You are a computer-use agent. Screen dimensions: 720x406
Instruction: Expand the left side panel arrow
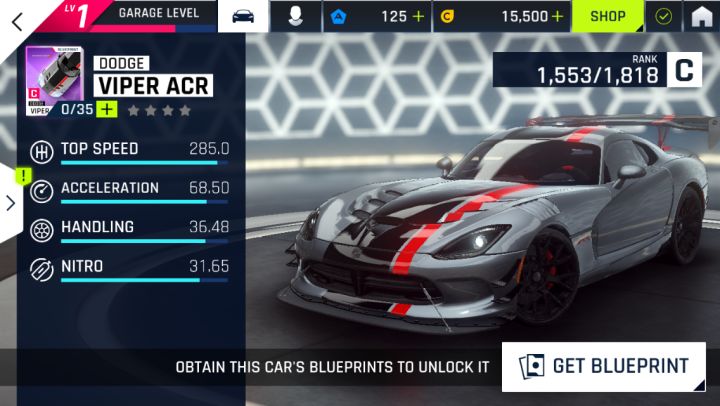10,202
